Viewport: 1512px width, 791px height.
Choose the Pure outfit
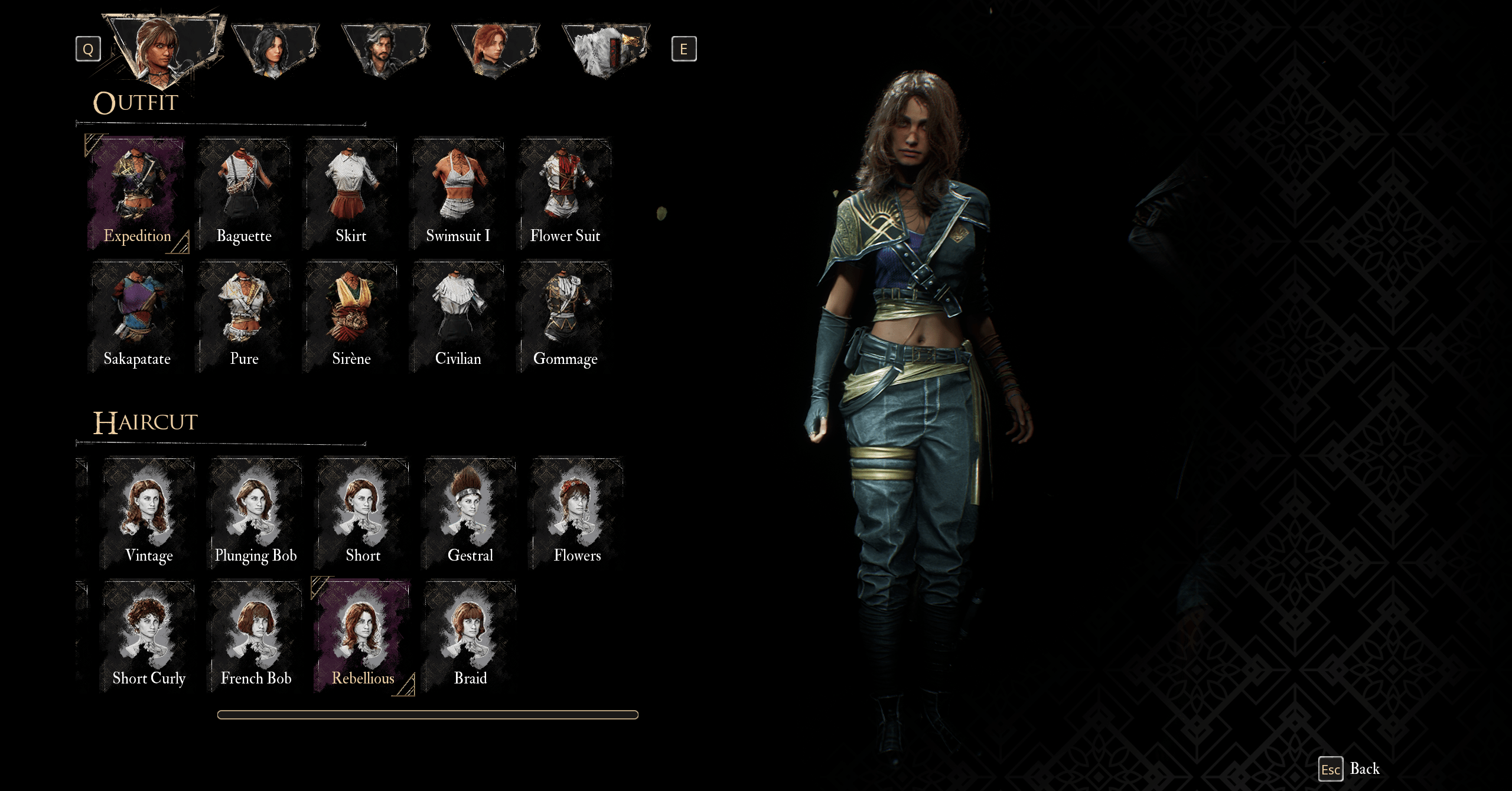[x=244, y=316]
